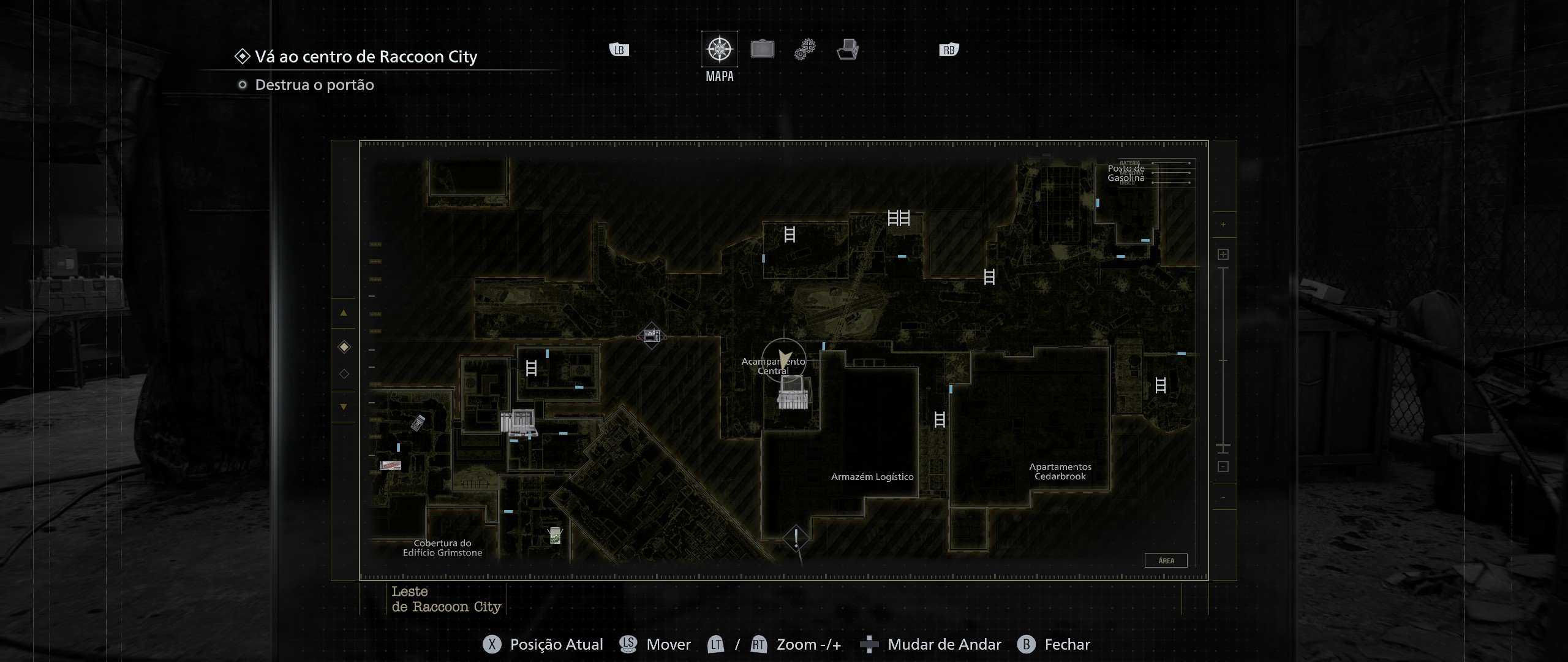Click the pill bottle item marker
This screenshot has width=1568, height=662.
(418, 422)
